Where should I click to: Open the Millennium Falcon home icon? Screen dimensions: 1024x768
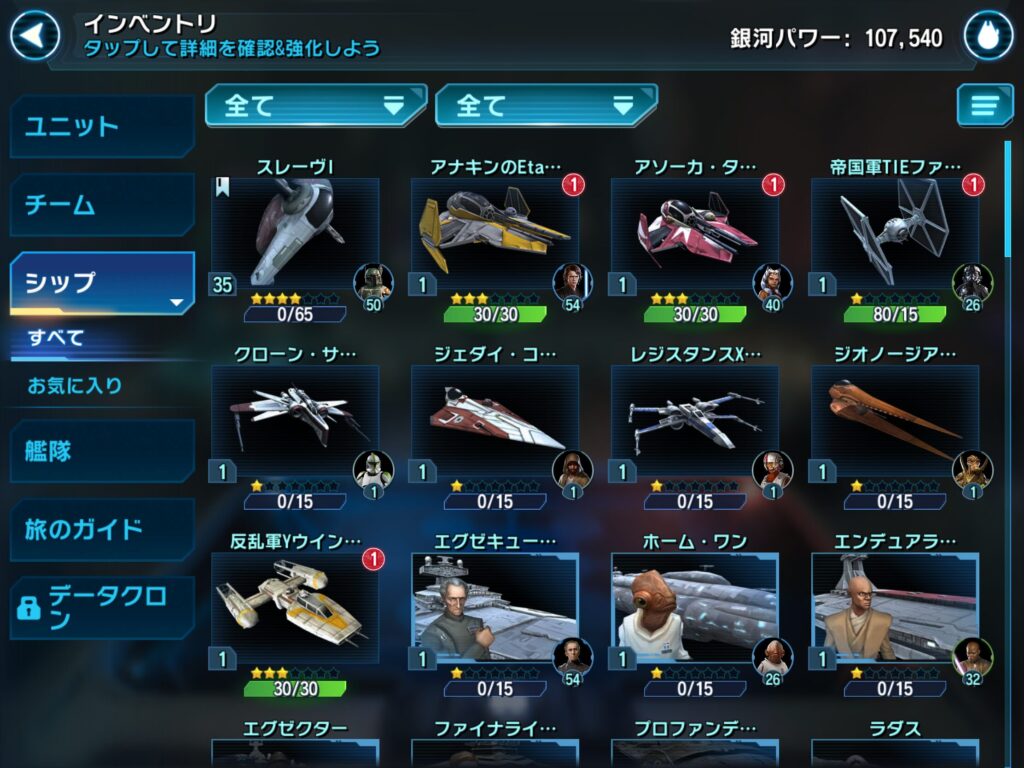(x=988, y=37)
